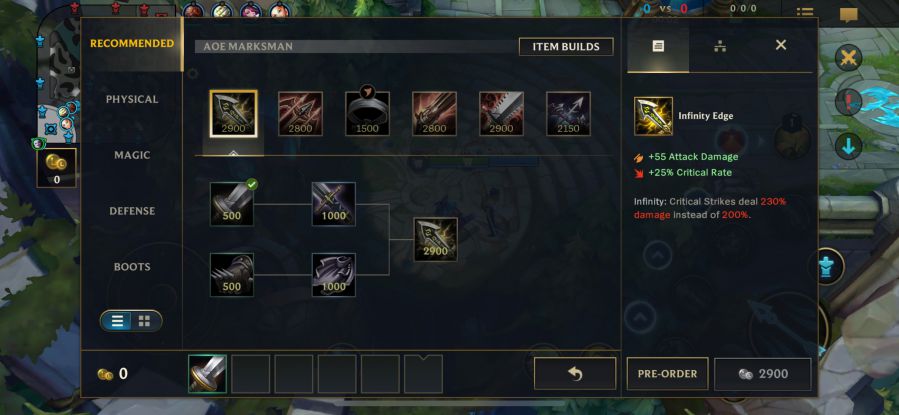This screenshot has width=899, height=415.
Task: Buy Infinity Edge for 2900 gold
Action: coord(763,374)
